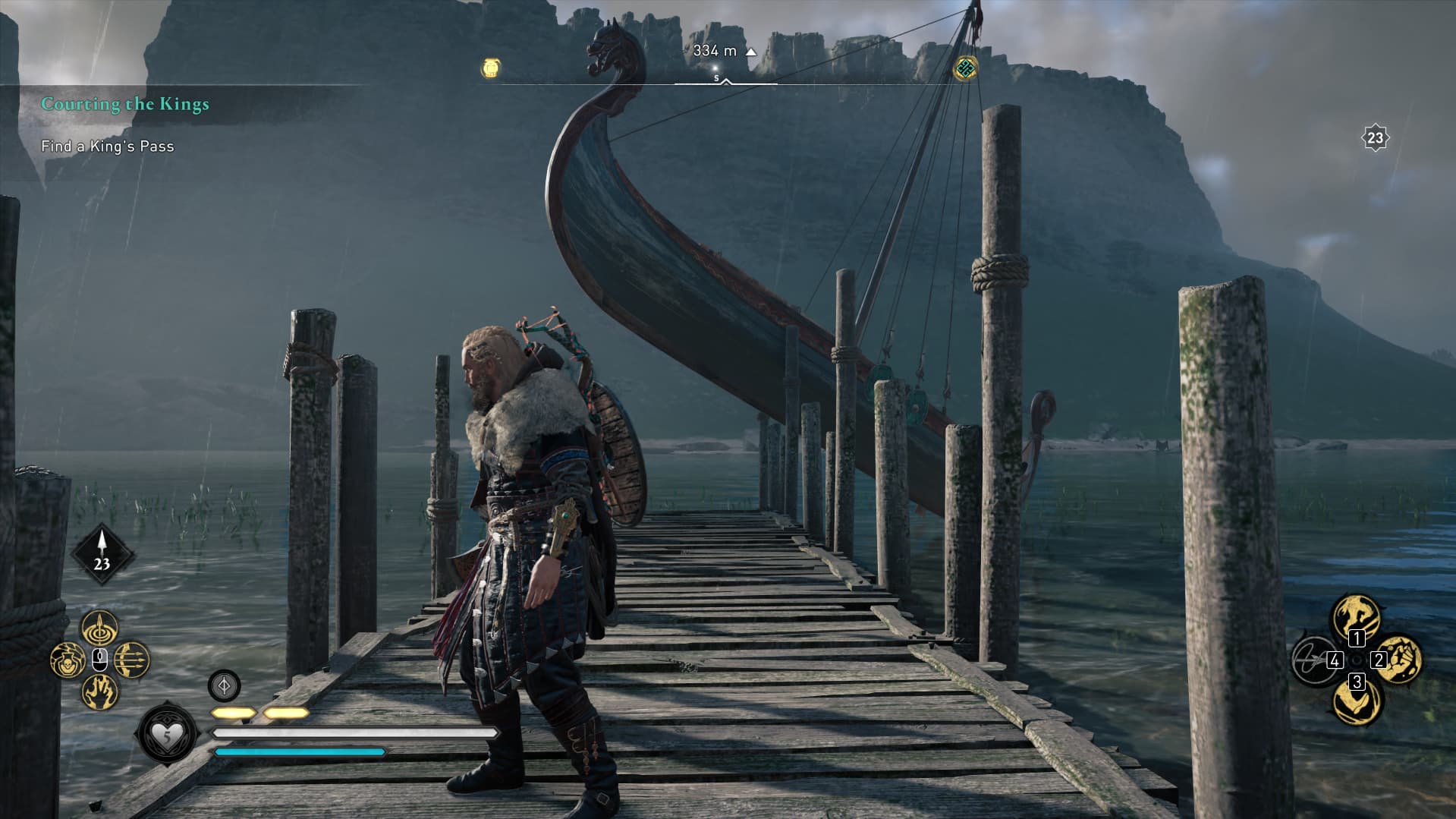Click the grey rune icon above the adrenaline bars
Screen dimensions: 1456x819
224,685
